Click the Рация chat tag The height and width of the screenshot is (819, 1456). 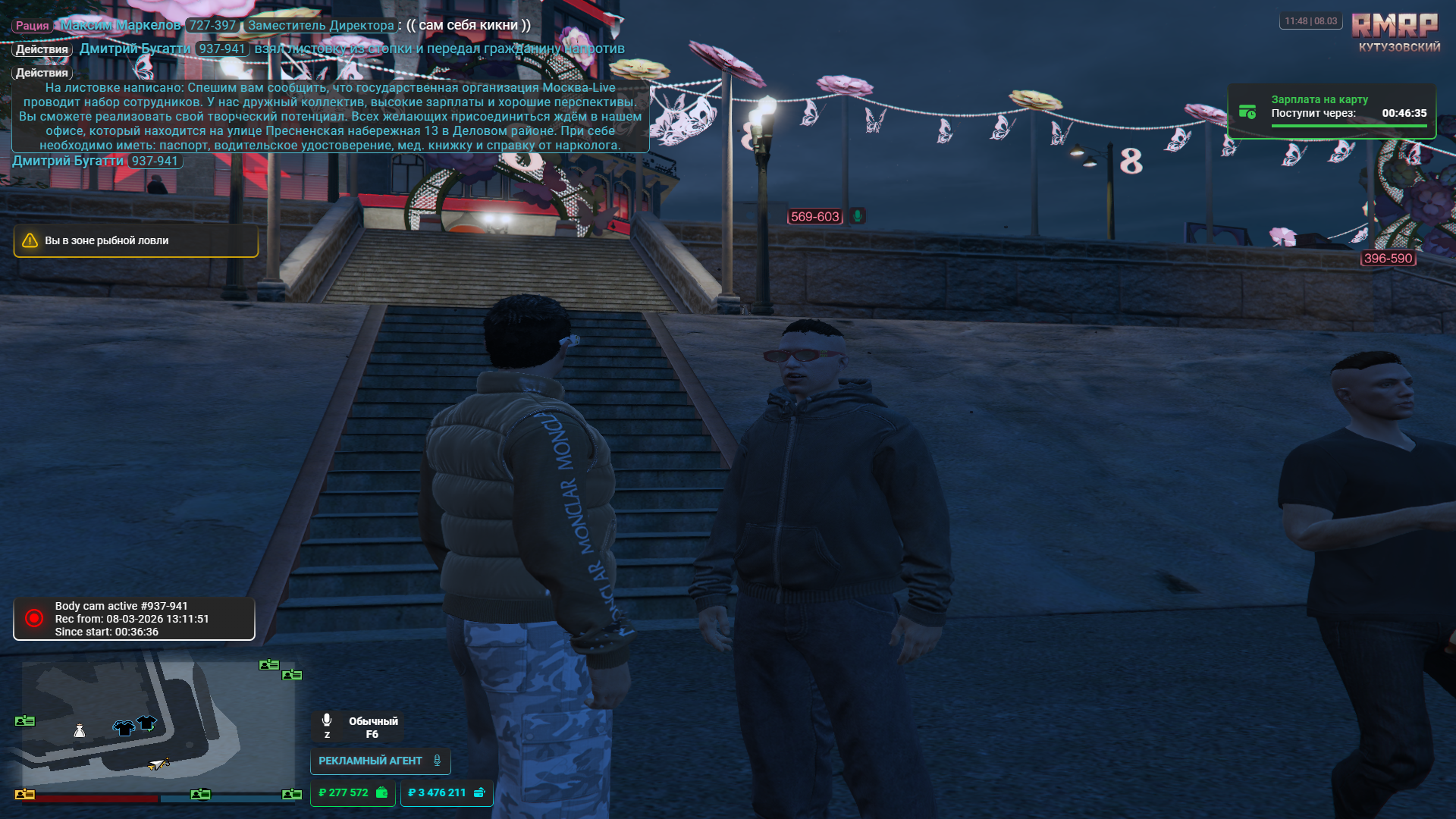coord(33,26)
